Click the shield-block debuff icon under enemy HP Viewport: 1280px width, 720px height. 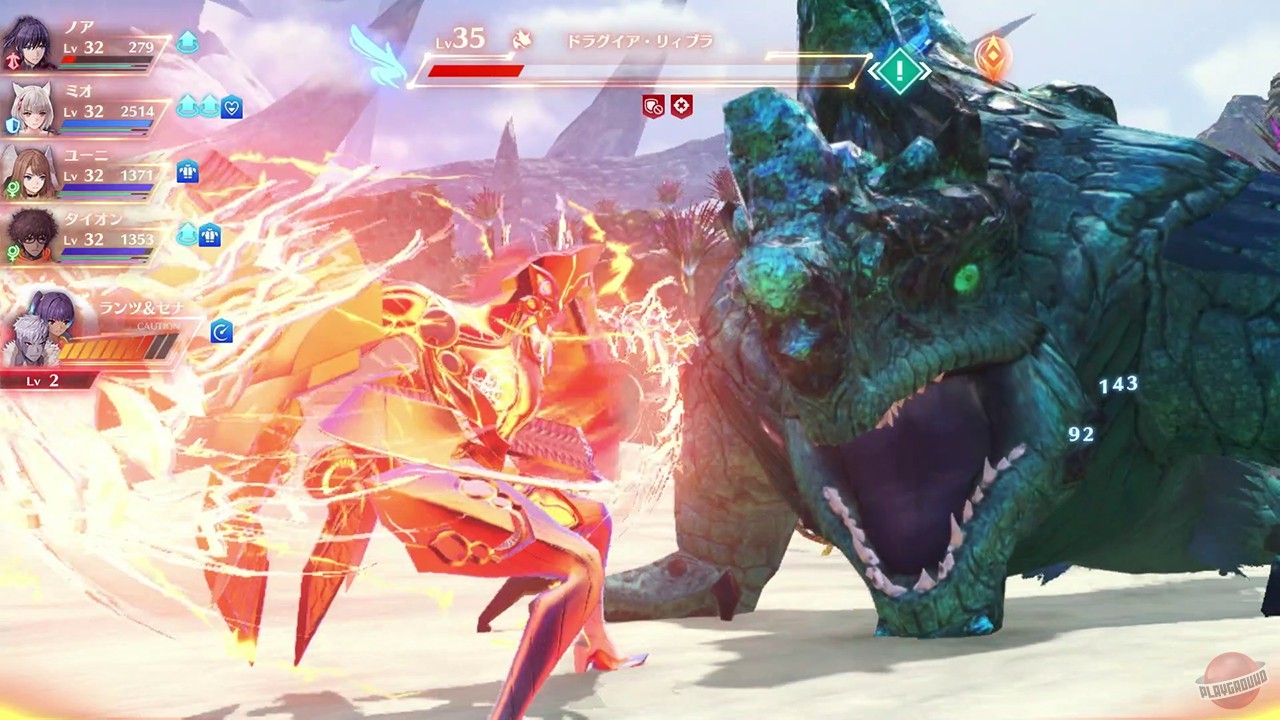(x=655, y=107)
